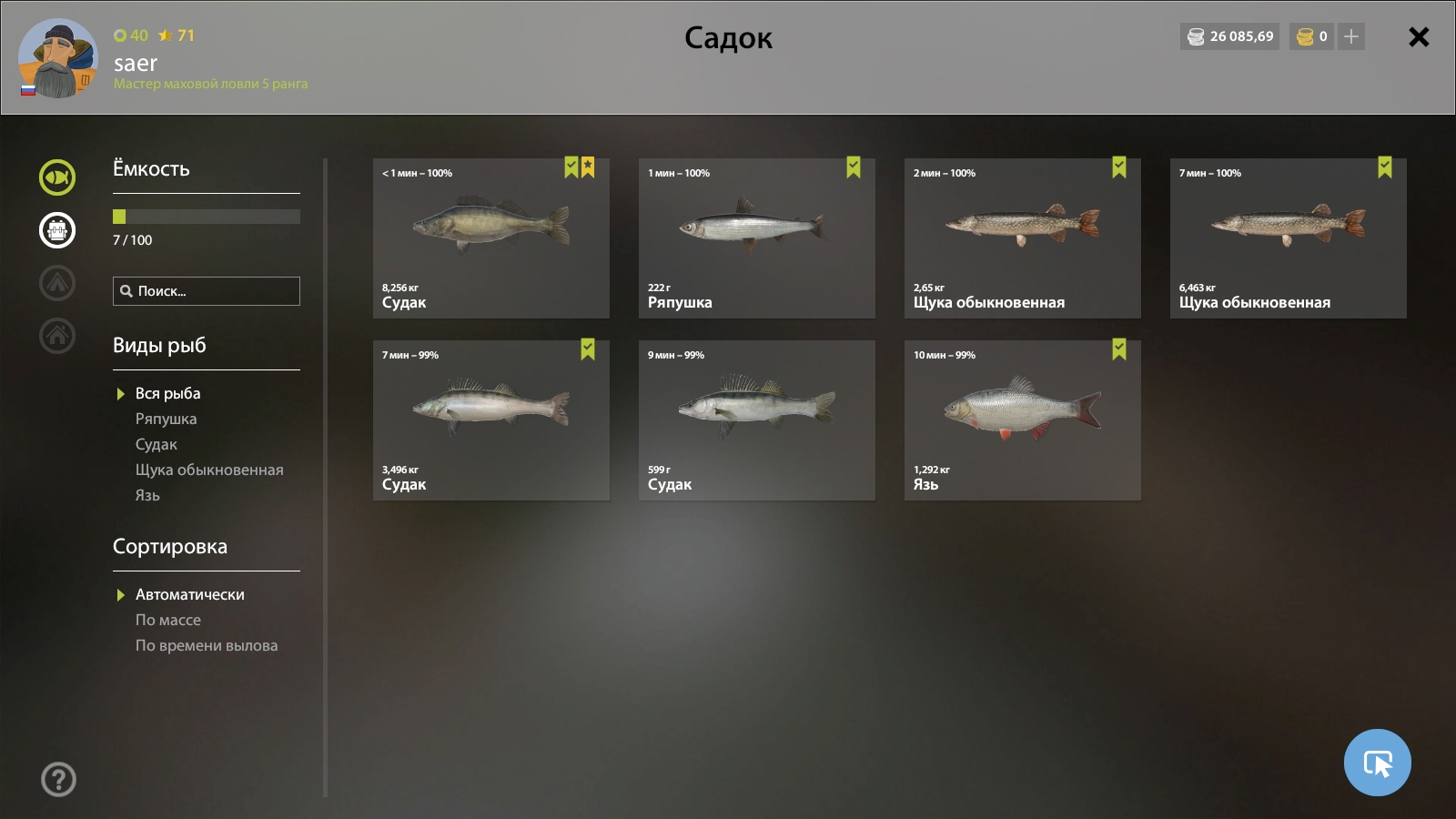This screenshot has height=819, width=1456.
Task: Close the Садок window
Action: click(x=1418, y=37)
